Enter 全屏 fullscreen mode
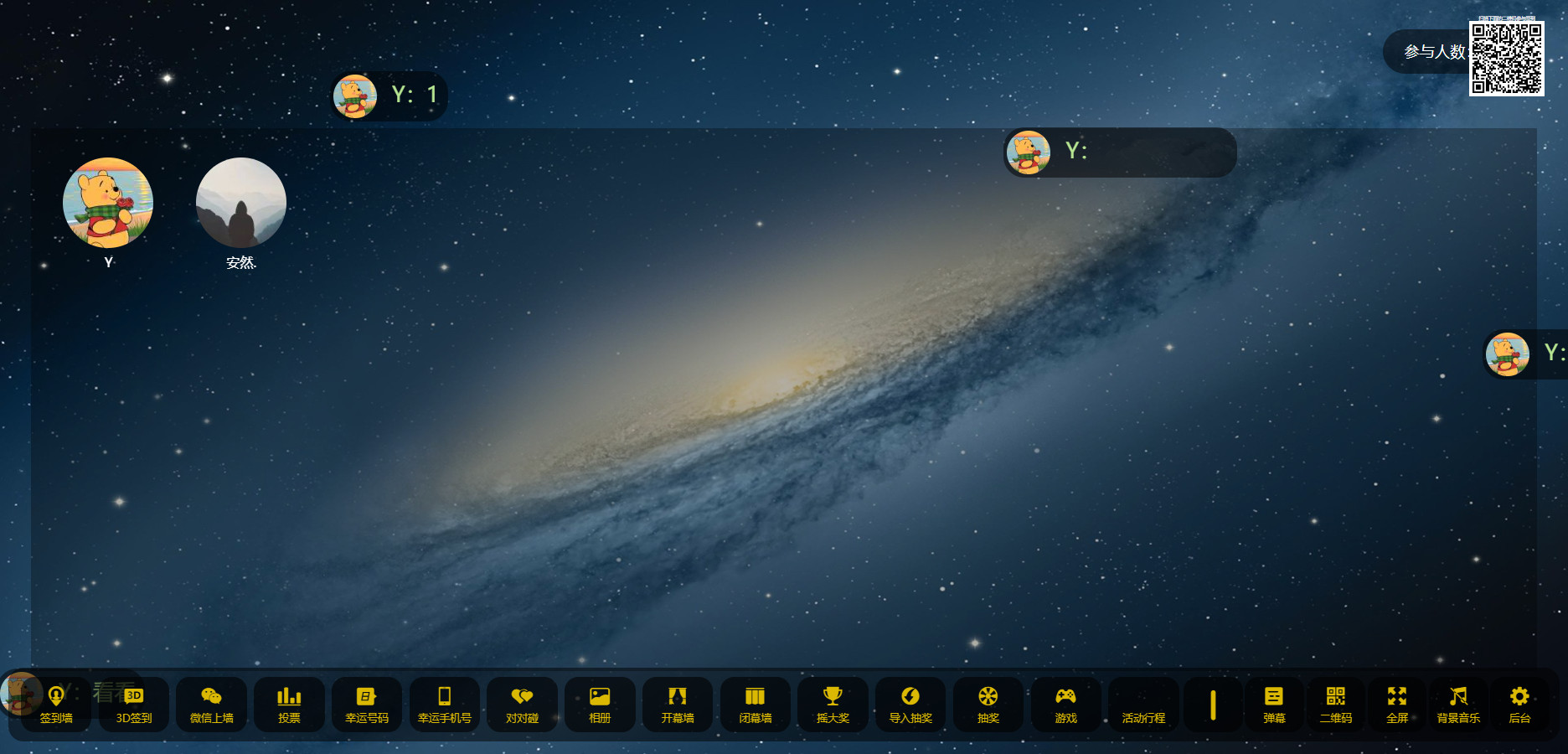This screenshot has height=754, width=1568. click(1397, 705)
